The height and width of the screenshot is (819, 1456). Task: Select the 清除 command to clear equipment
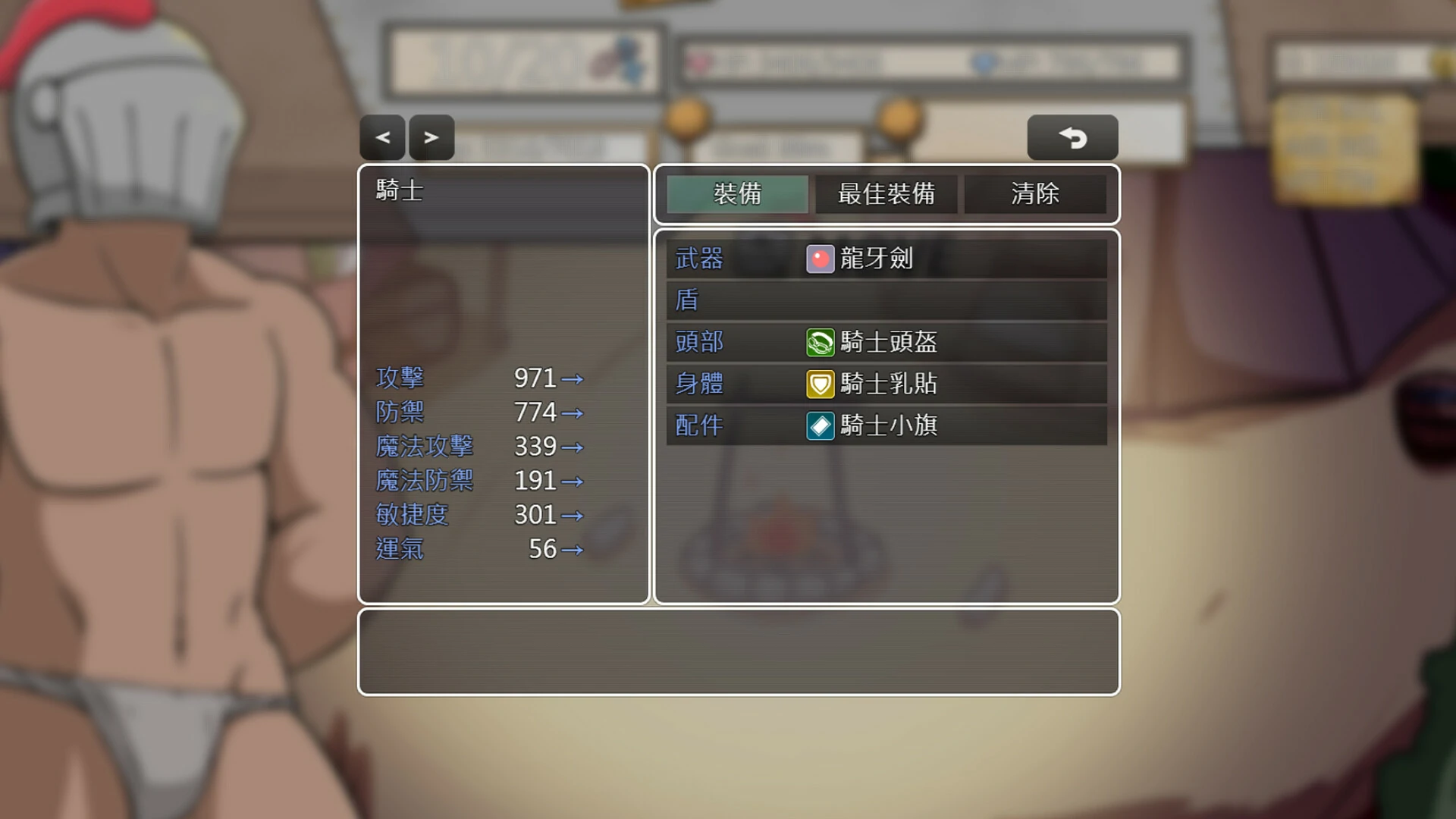pyautogui.click(x=1036, y=194)
